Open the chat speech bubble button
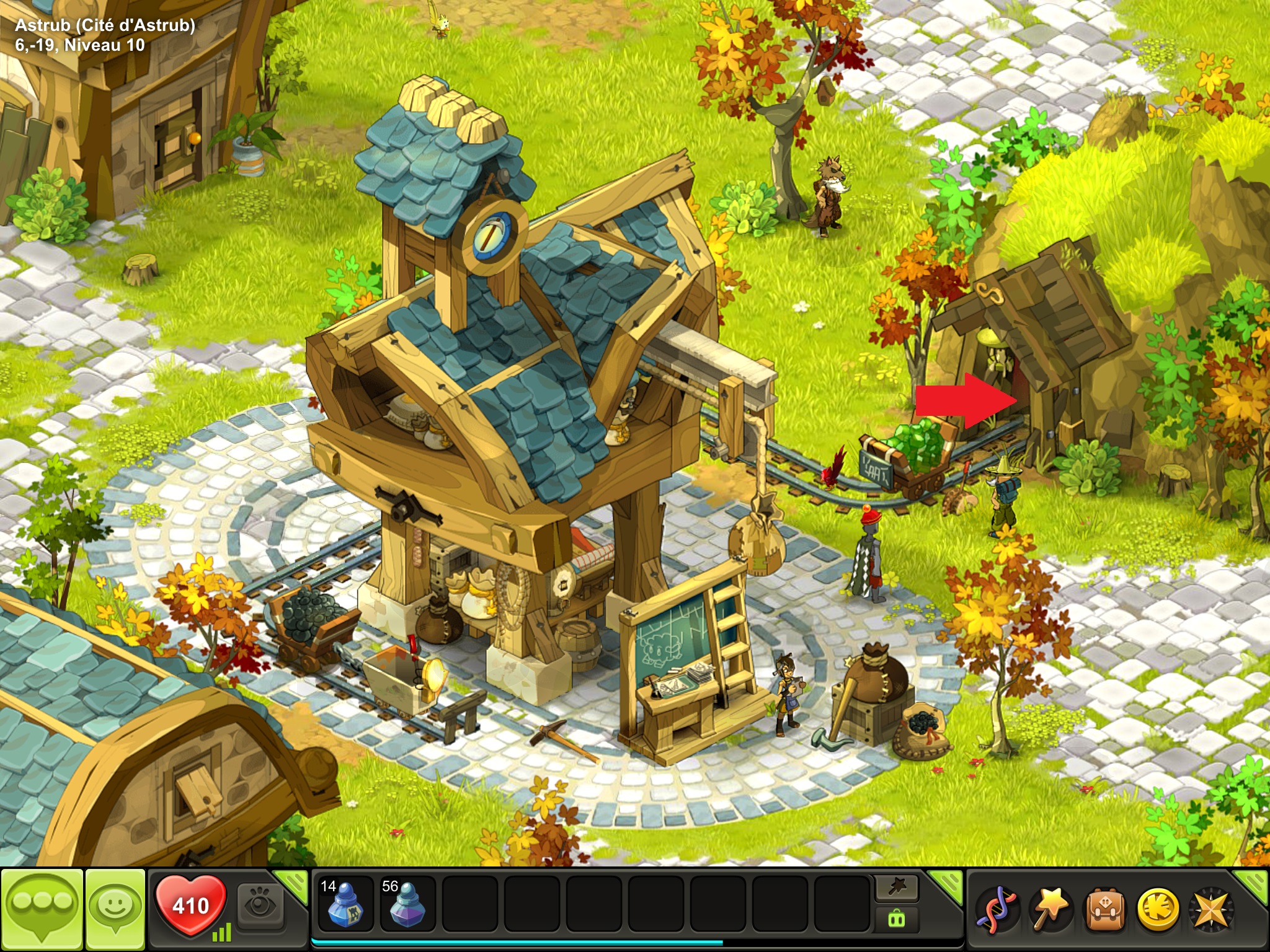The width and height of the screenshot is (1270, 952). click(42, 907)
